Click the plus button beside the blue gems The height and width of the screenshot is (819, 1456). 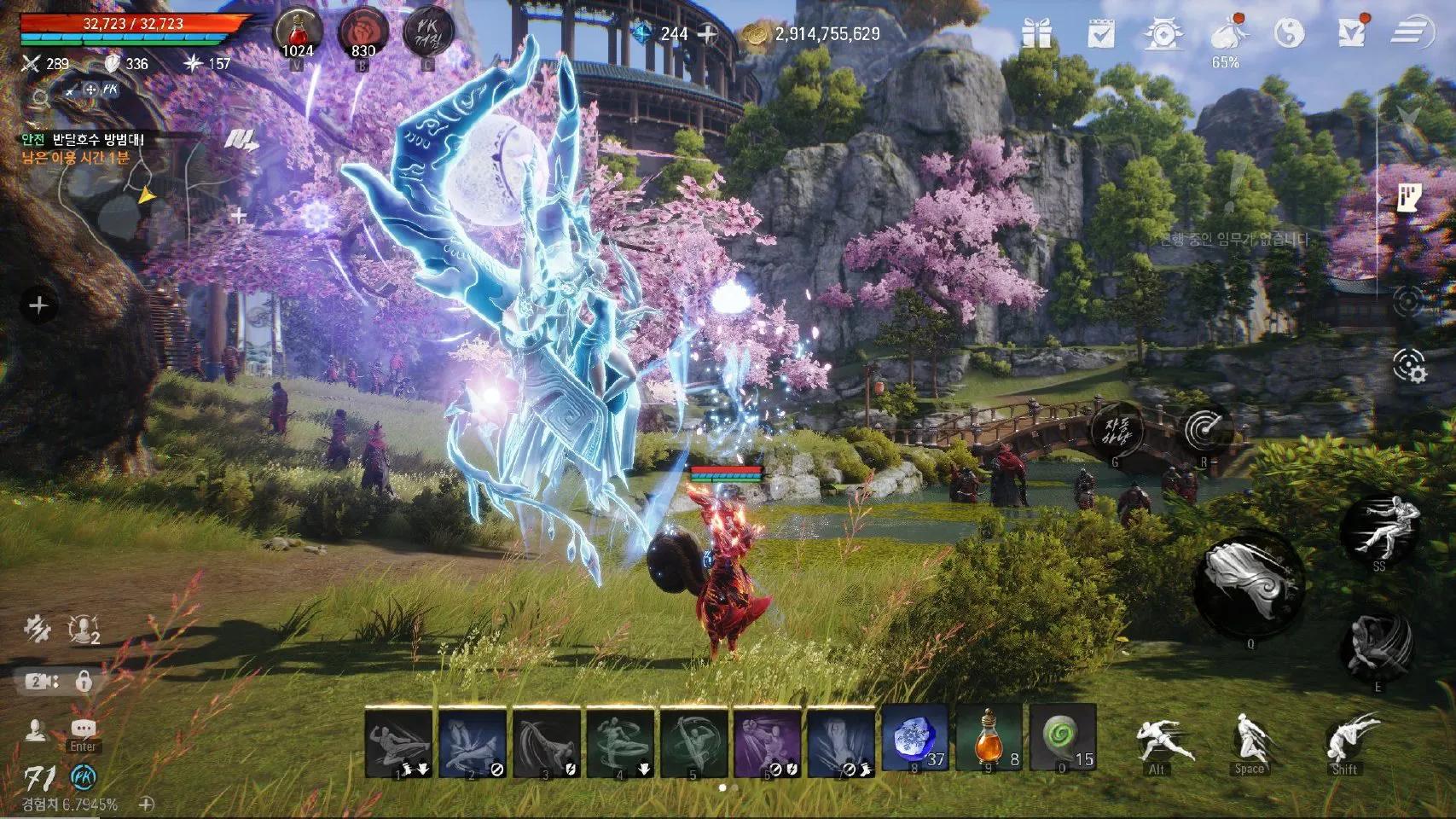[x=707, y=34]
